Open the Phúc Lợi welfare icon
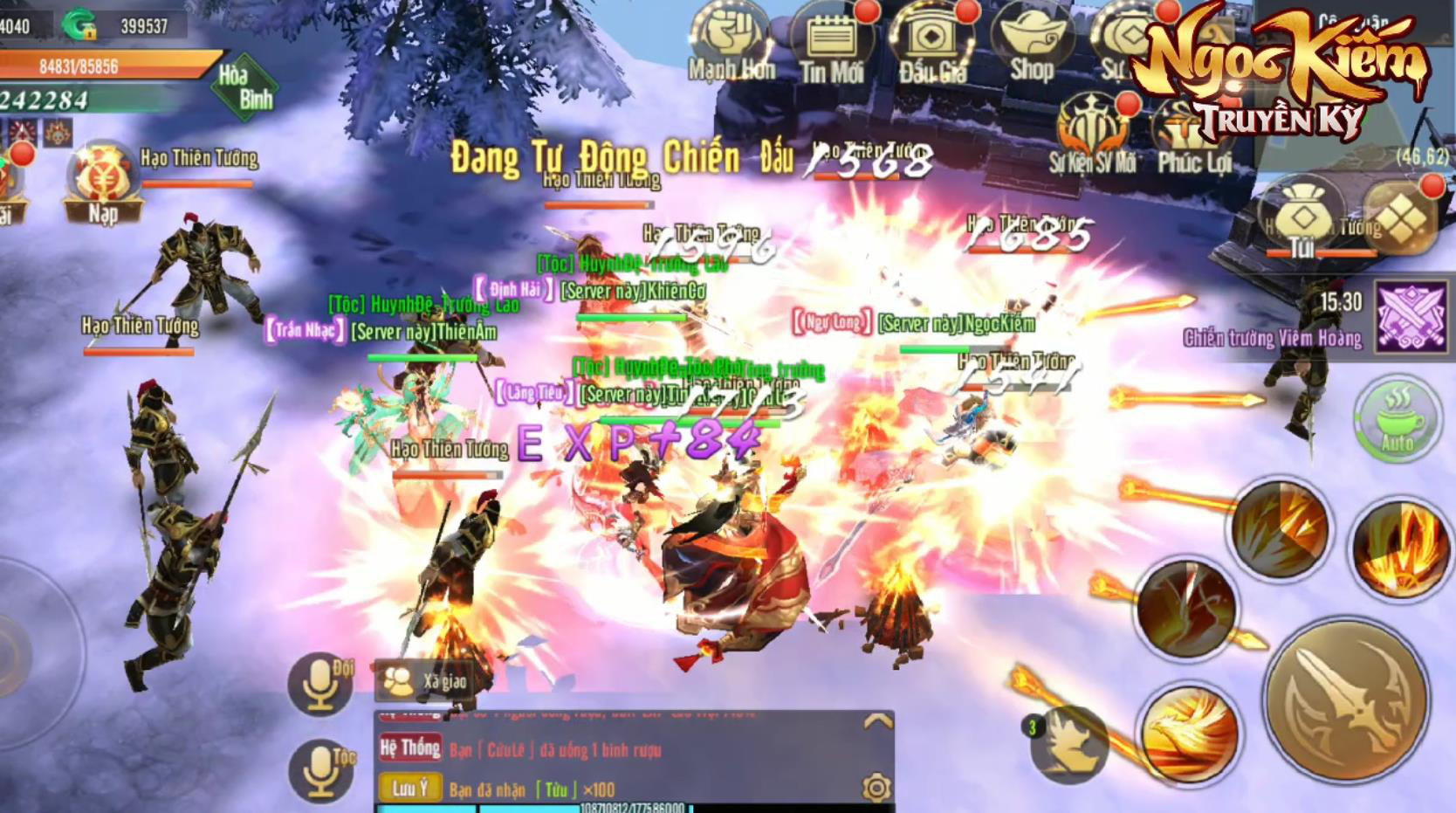Screen dimensions: 1456x813 1193,135
